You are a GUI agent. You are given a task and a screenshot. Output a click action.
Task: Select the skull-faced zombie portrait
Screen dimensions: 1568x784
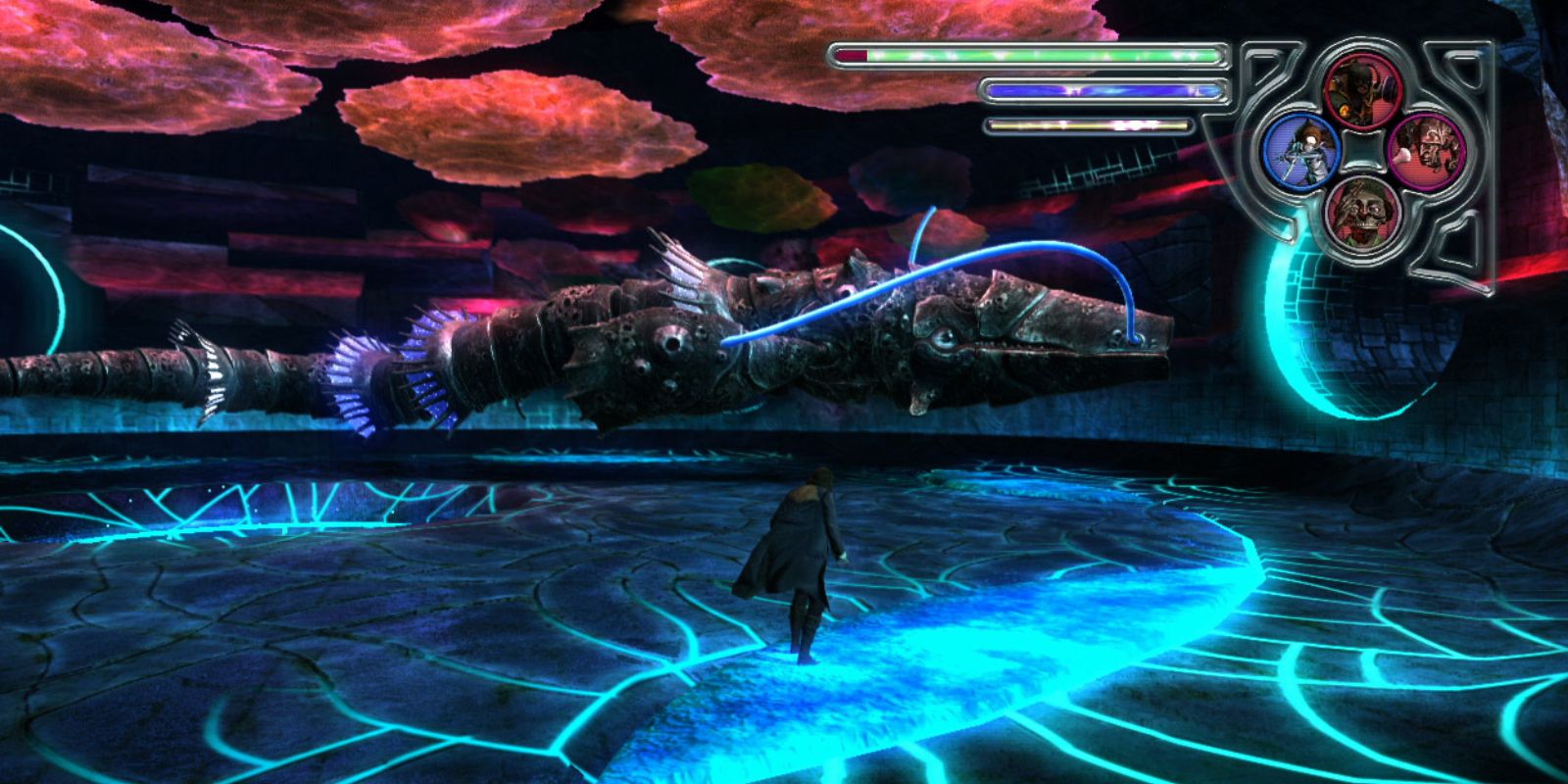(1363, 213)
